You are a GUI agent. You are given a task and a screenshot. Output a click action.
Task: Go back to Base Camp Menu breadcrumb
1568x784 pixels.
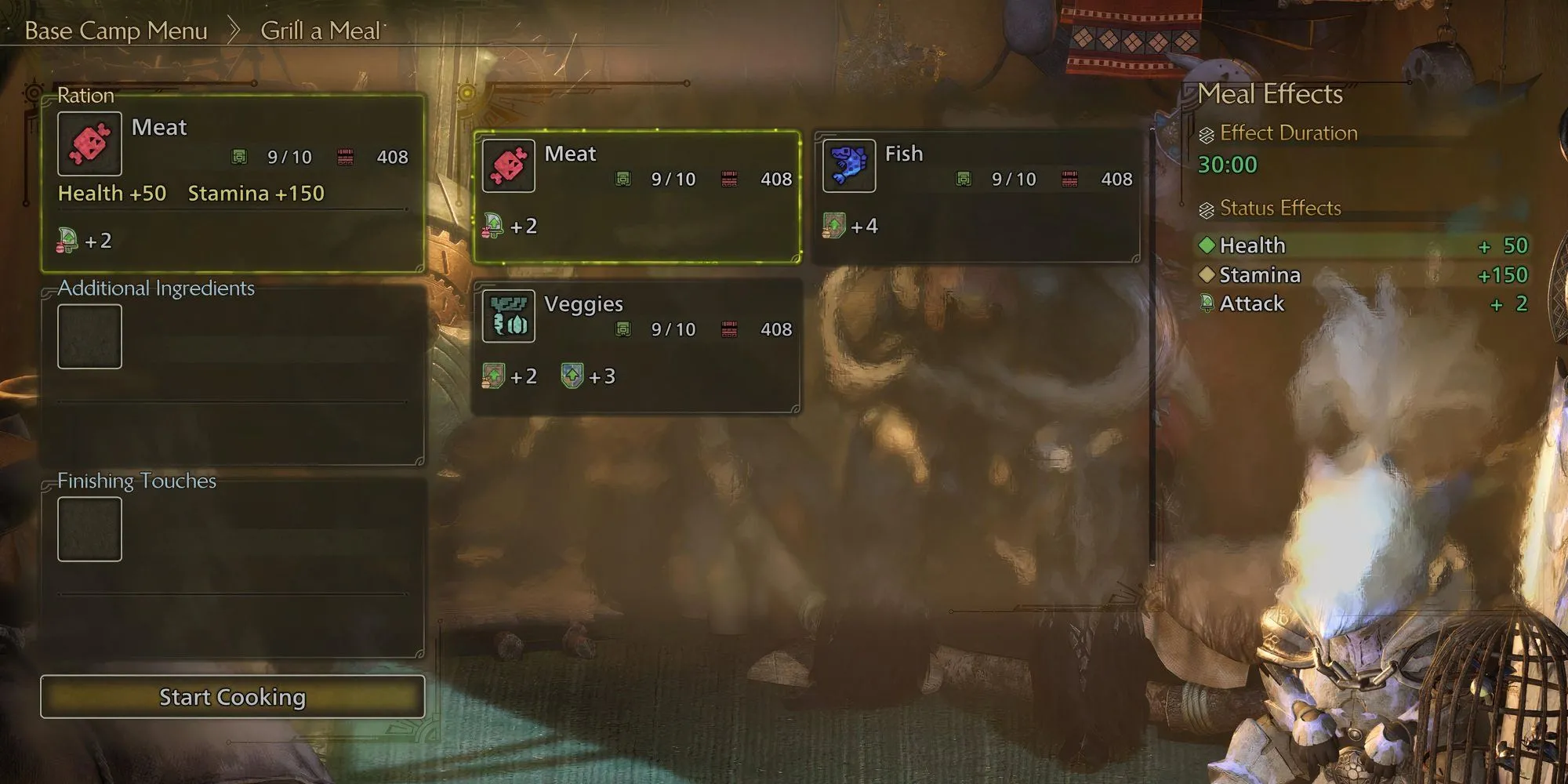click(x=116, y=31)
